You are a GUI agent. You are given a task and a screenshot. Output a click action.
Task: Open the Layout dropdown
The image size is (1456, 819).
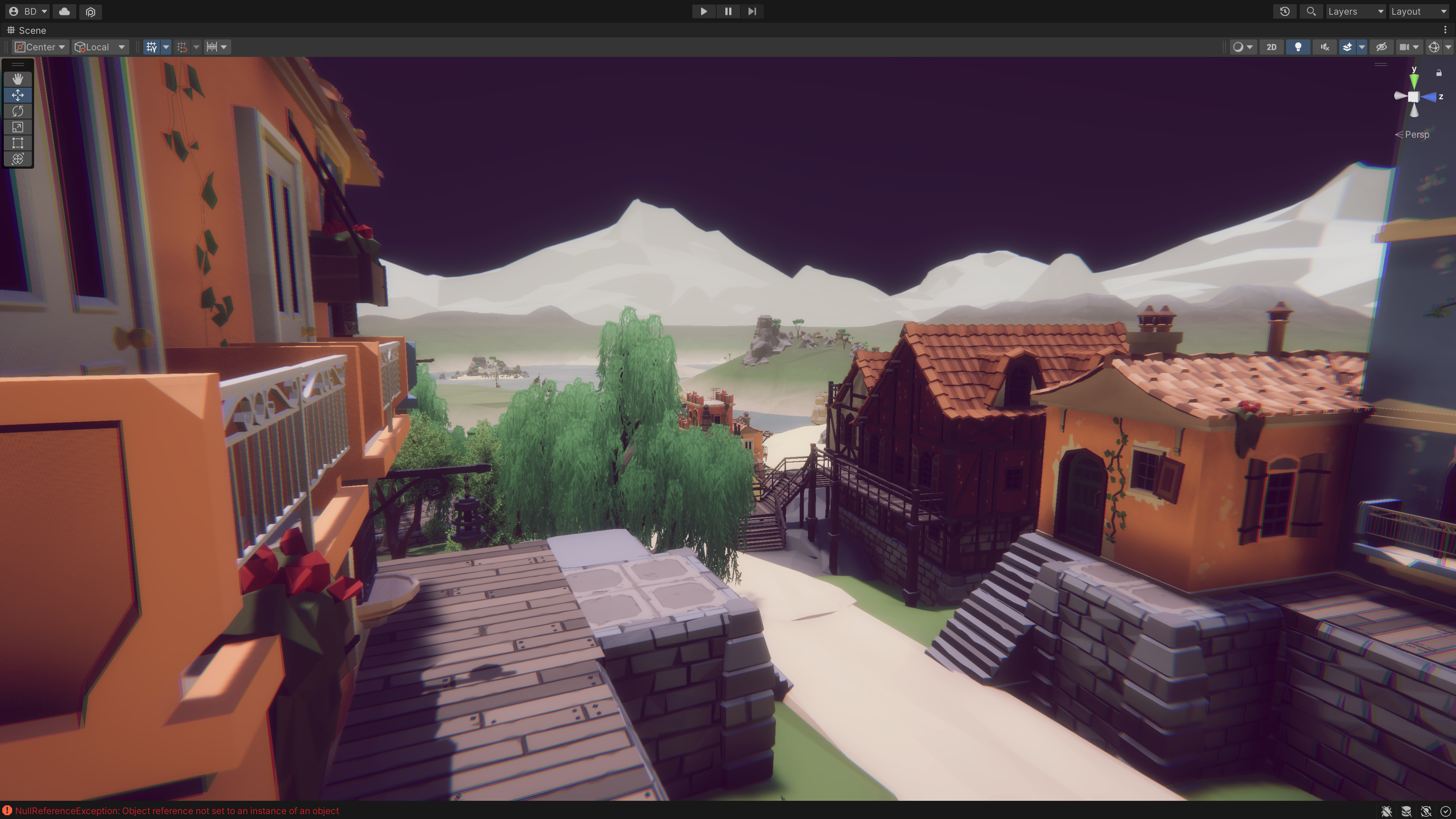1418,11
